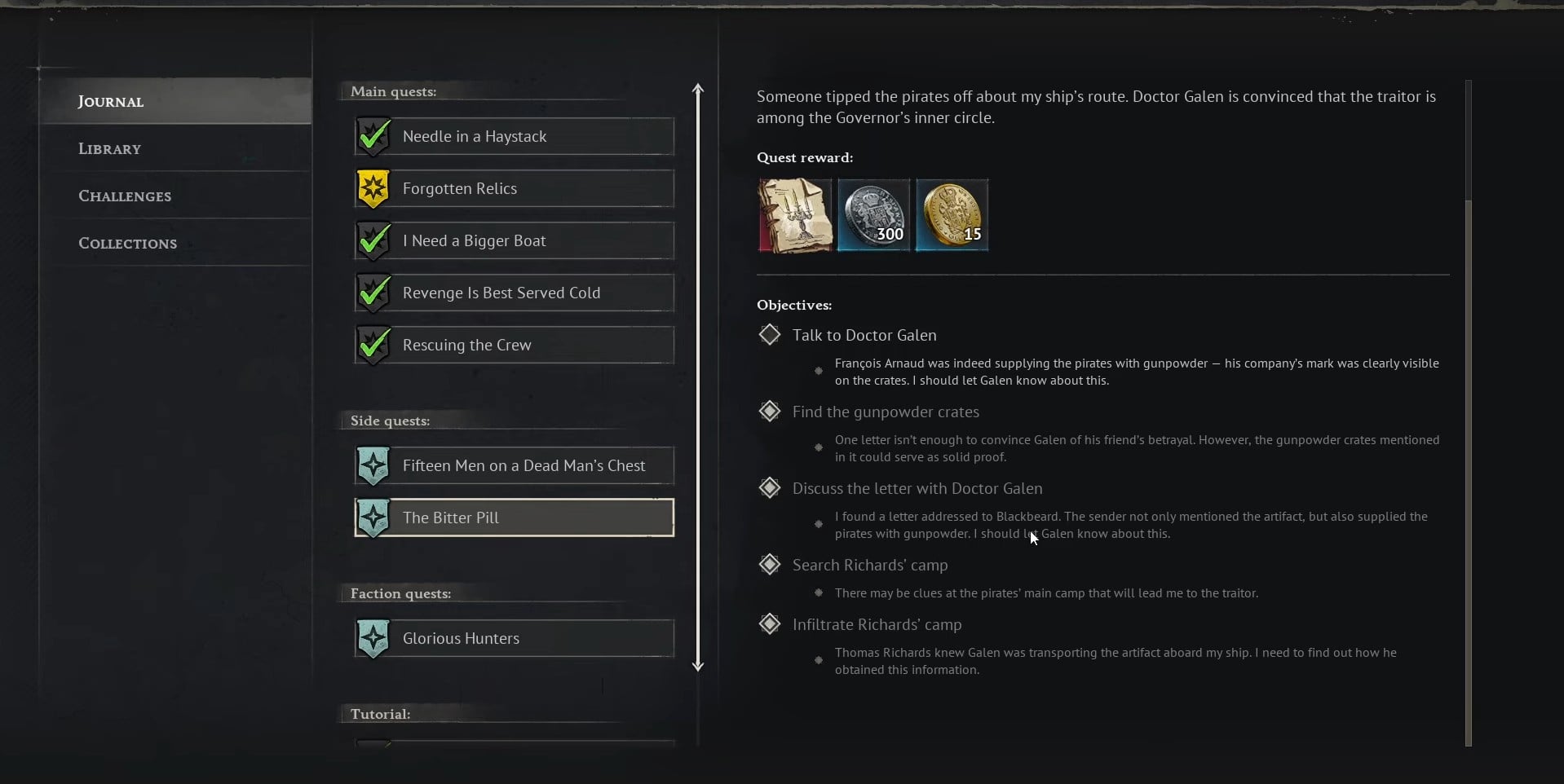The height and width of the screenshot is (784, 1564).
Task: Select The Bitter Pill side quest
Action: tap(514, 518)
